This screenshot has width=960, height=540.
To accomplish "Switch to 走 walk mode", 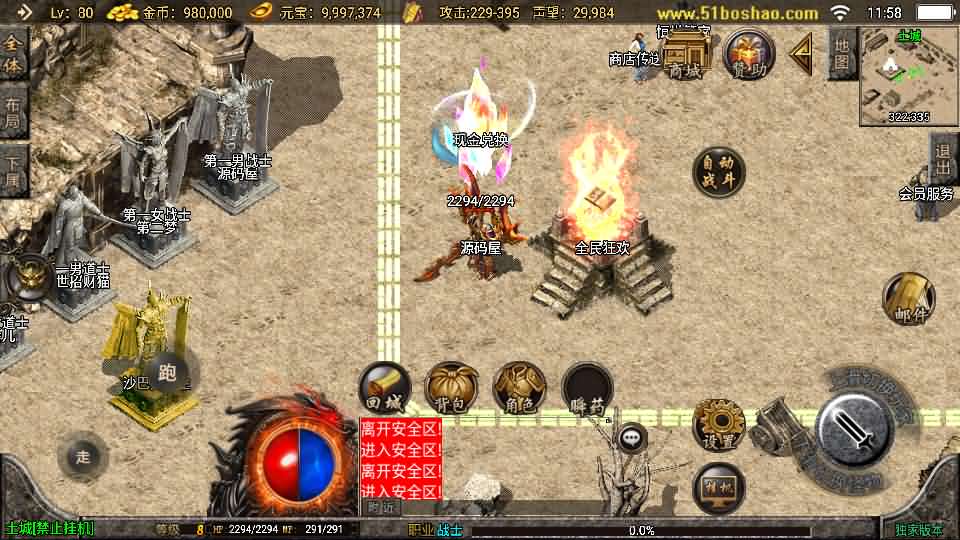I will coord(83,457).
